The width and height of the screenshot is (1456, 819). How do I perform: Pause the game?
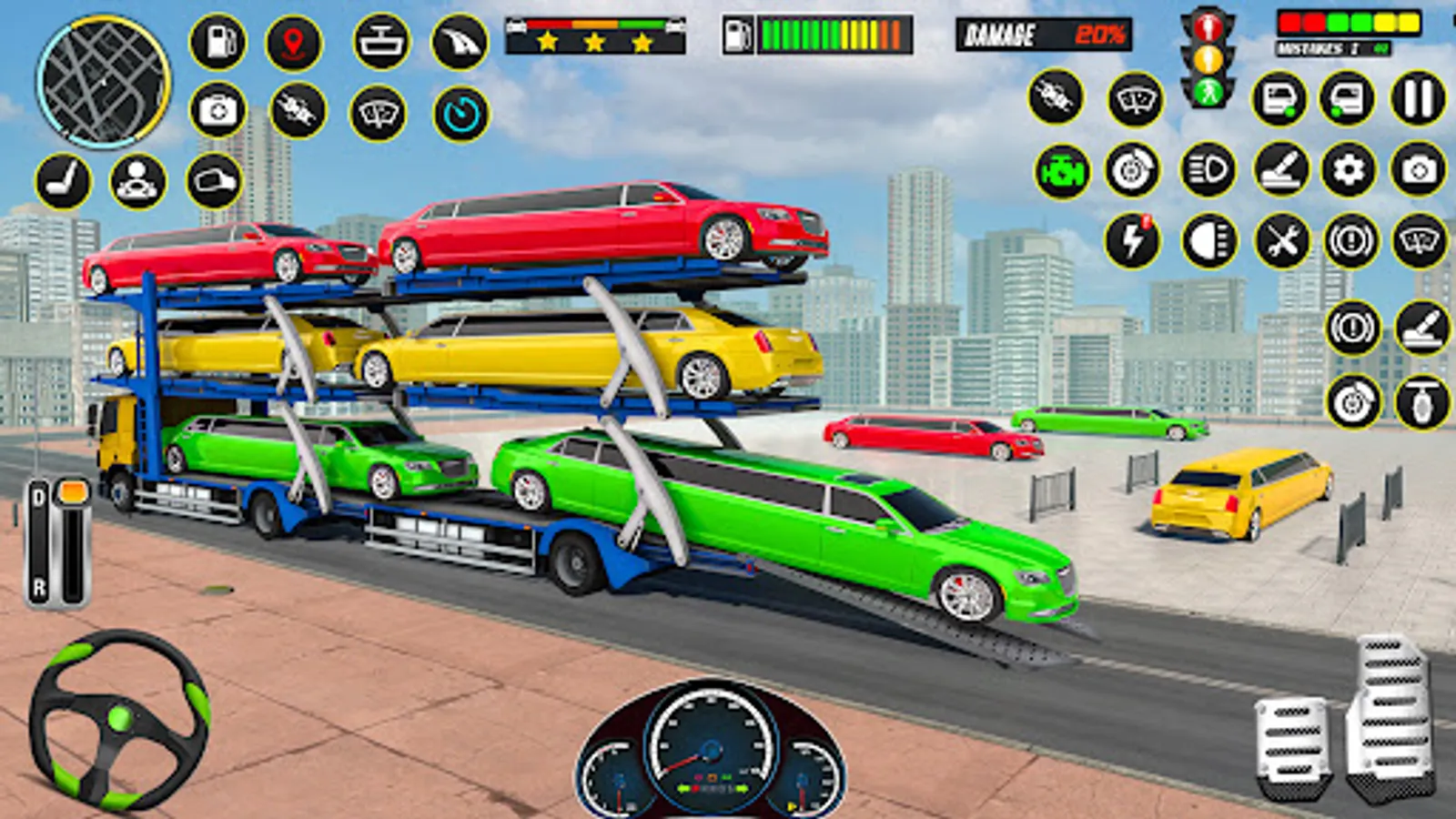click(x=1418, y=98)
